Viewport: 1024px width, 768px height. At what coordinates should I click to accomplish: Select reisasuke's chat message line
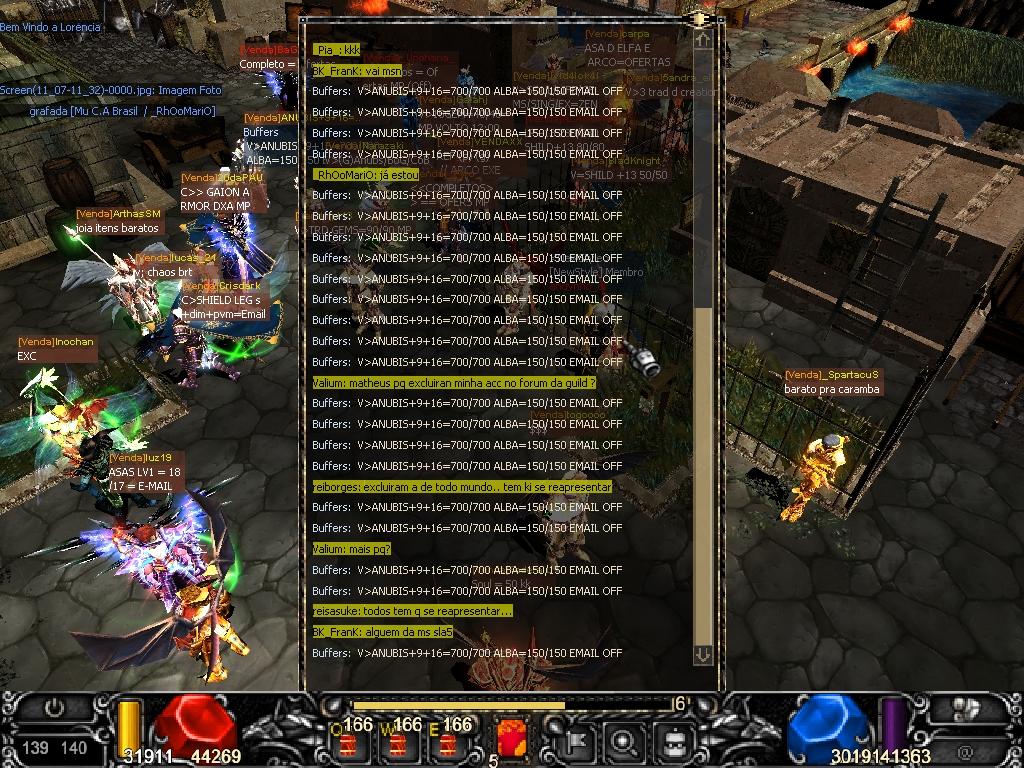coord(412,611)
